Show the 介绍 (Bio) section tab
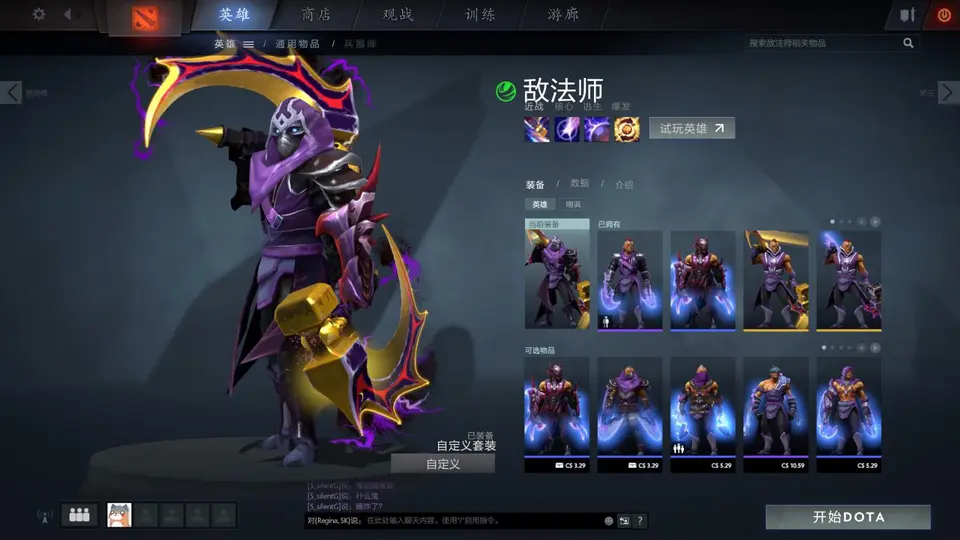 [624, 184]
